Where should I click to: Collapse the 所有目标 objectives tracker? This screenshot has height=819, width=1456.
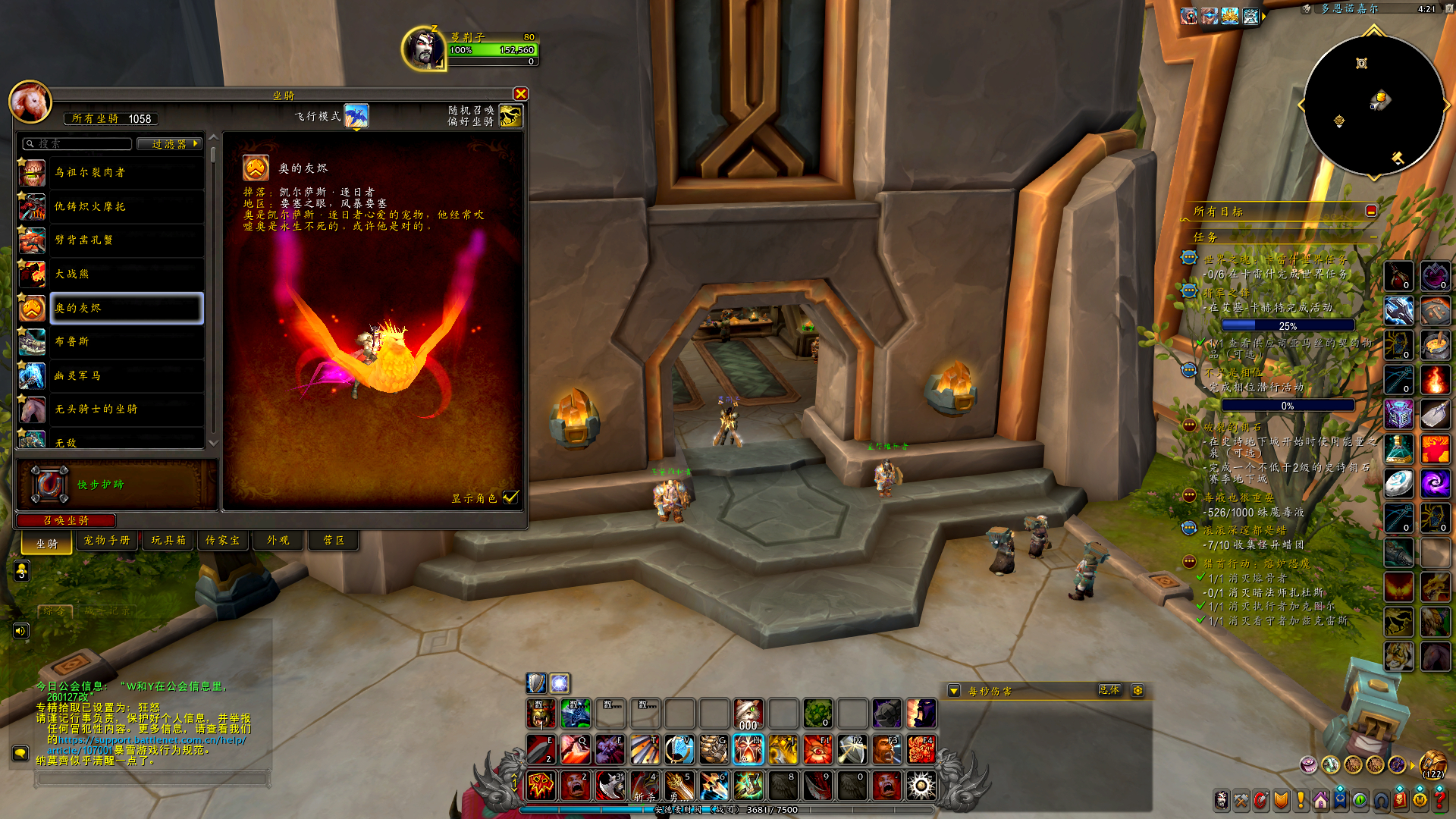(1371, 212)
